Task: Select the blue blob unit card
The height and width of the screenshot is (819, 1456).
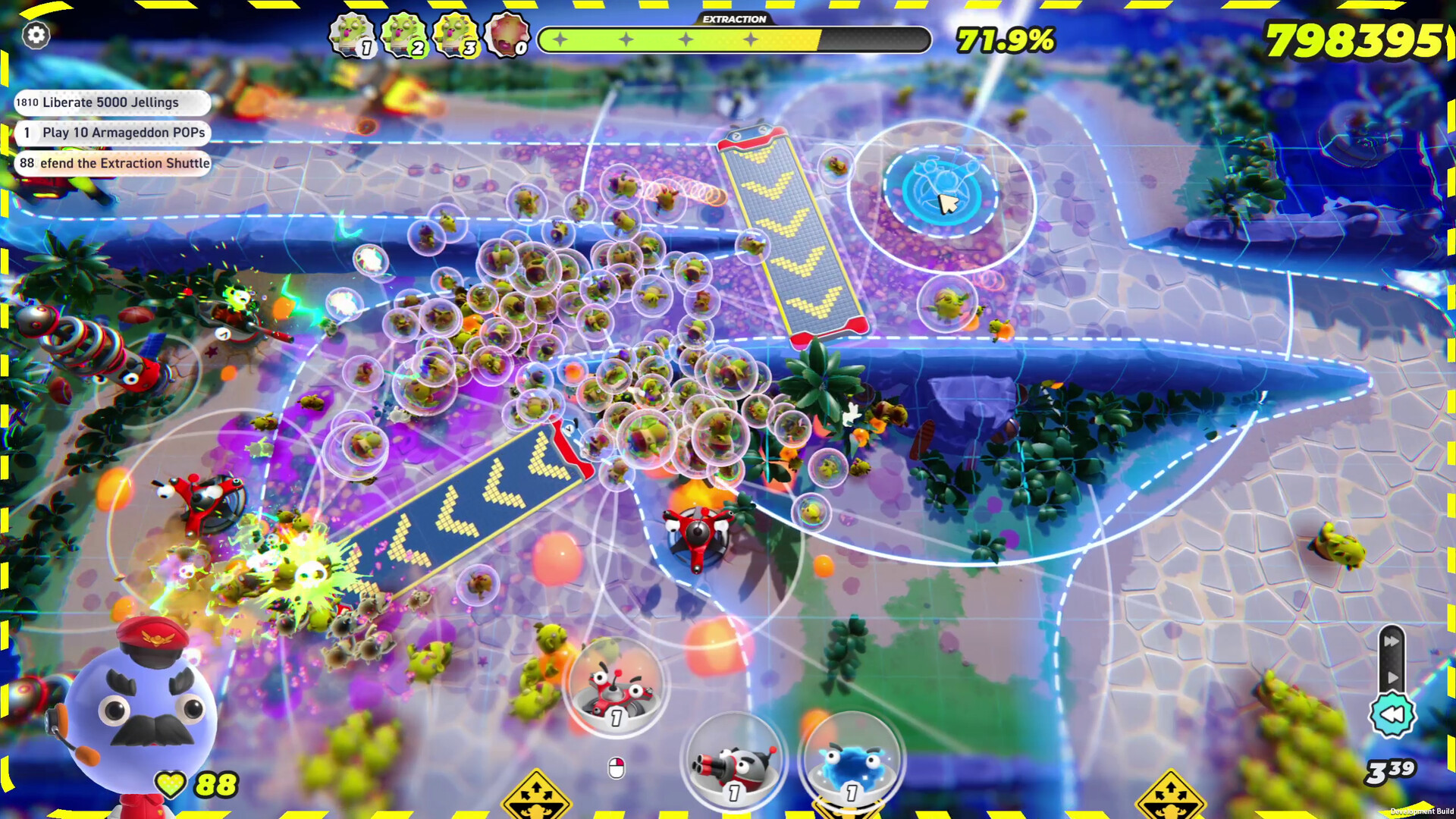Action: 849,762
